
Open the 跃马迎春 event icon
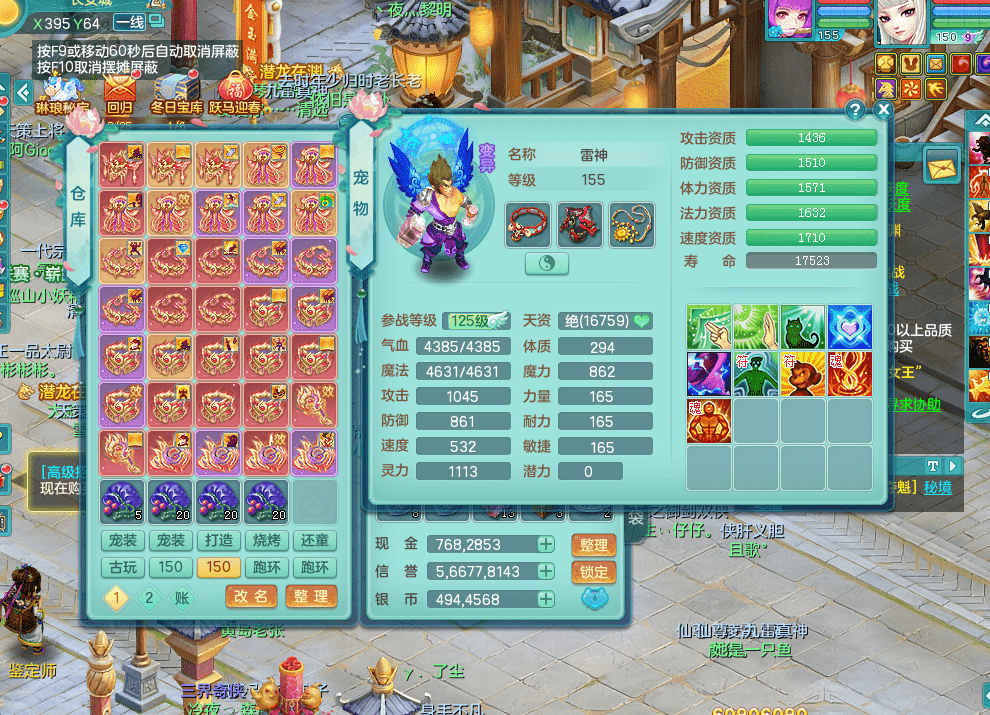pos(233,90)
